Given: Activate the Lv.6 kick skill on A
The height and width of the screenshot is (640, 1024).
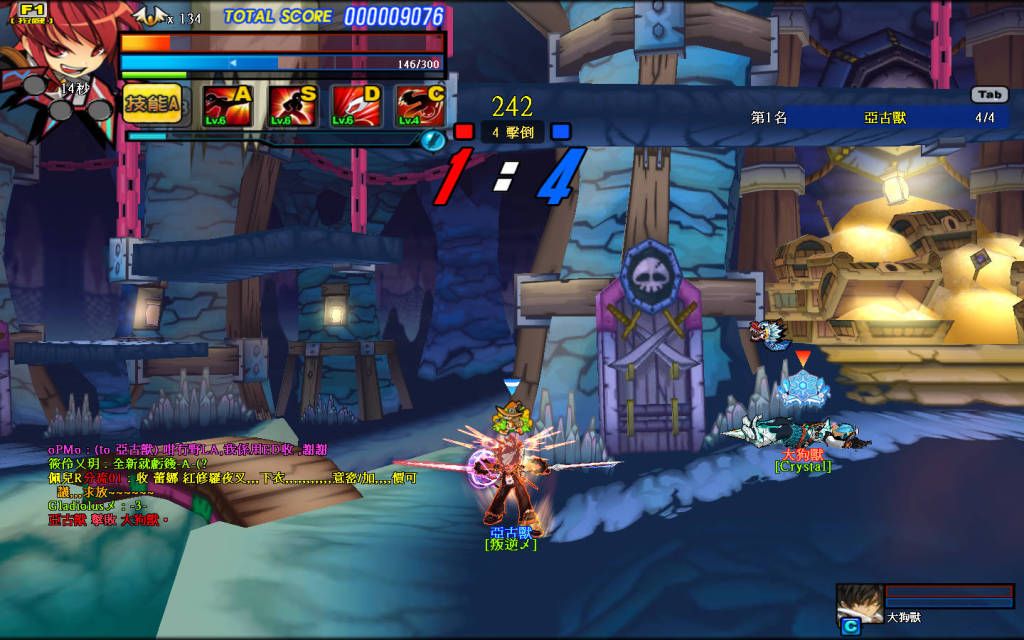Looking at the screenshot, I should [x=226, y=106].
